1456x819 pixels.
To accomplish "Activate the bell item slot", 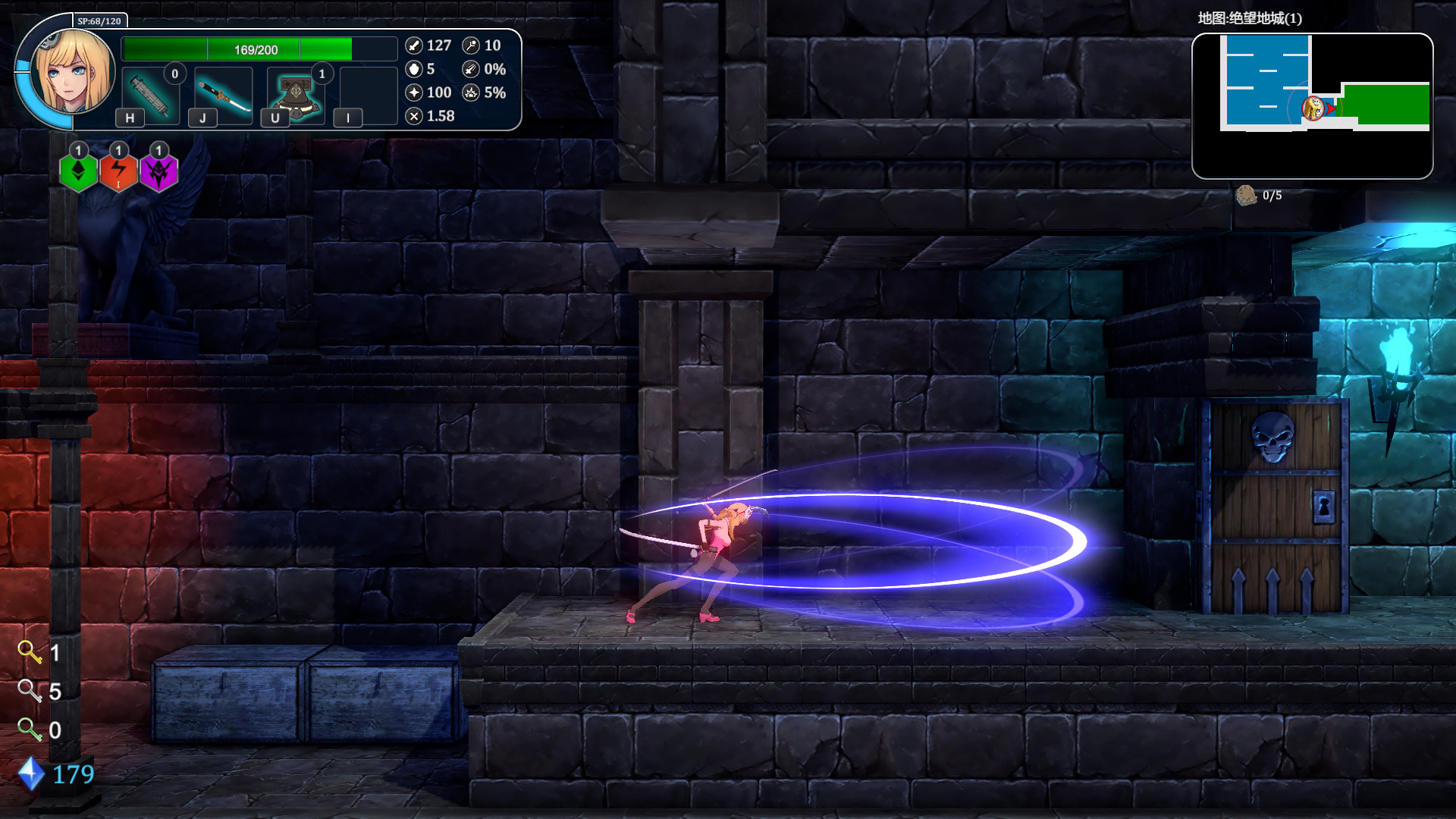I will 296,96.
